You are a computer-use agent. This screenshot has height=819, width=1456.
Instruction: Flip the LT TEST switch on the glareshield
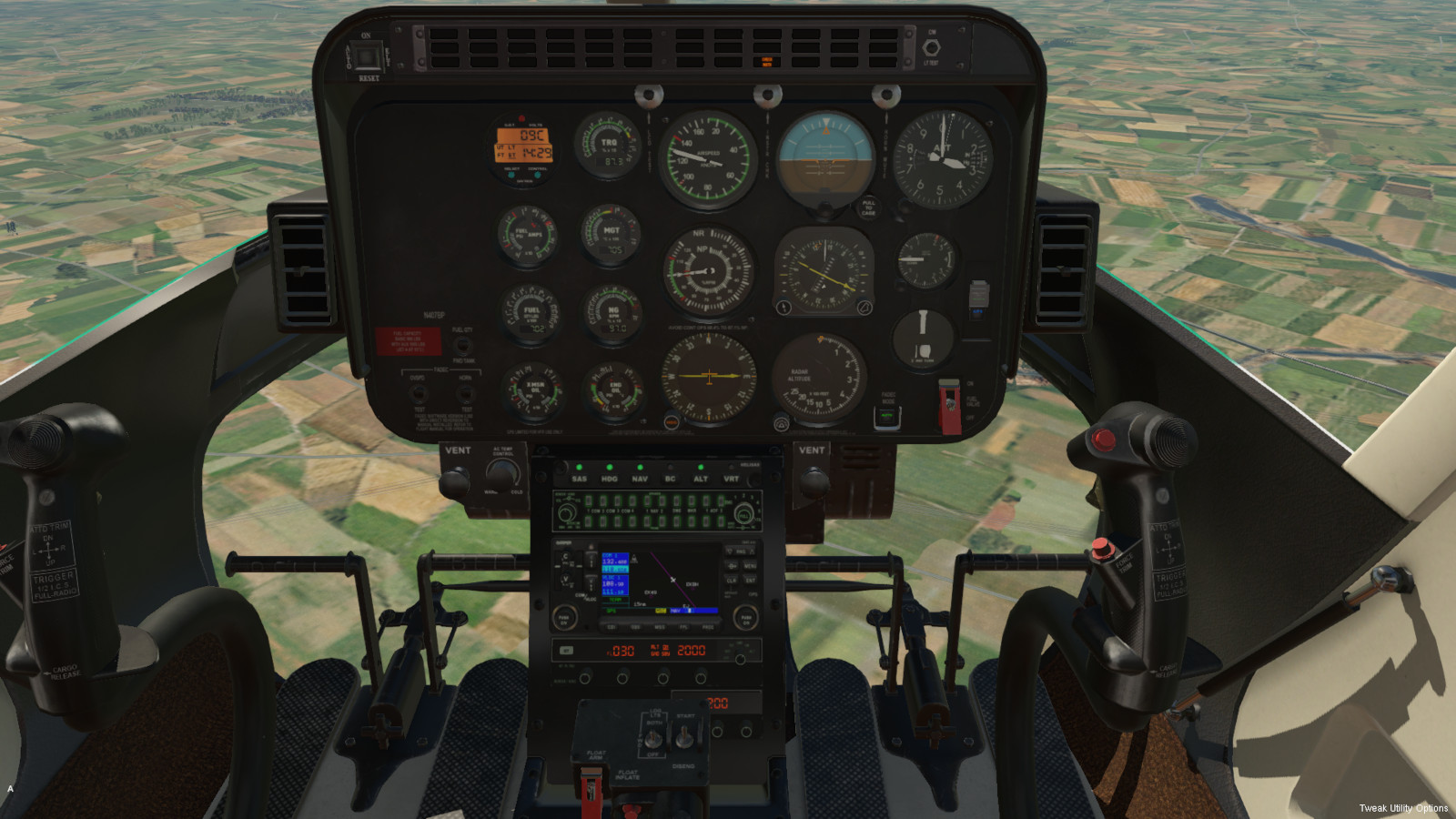click(931, 47)
